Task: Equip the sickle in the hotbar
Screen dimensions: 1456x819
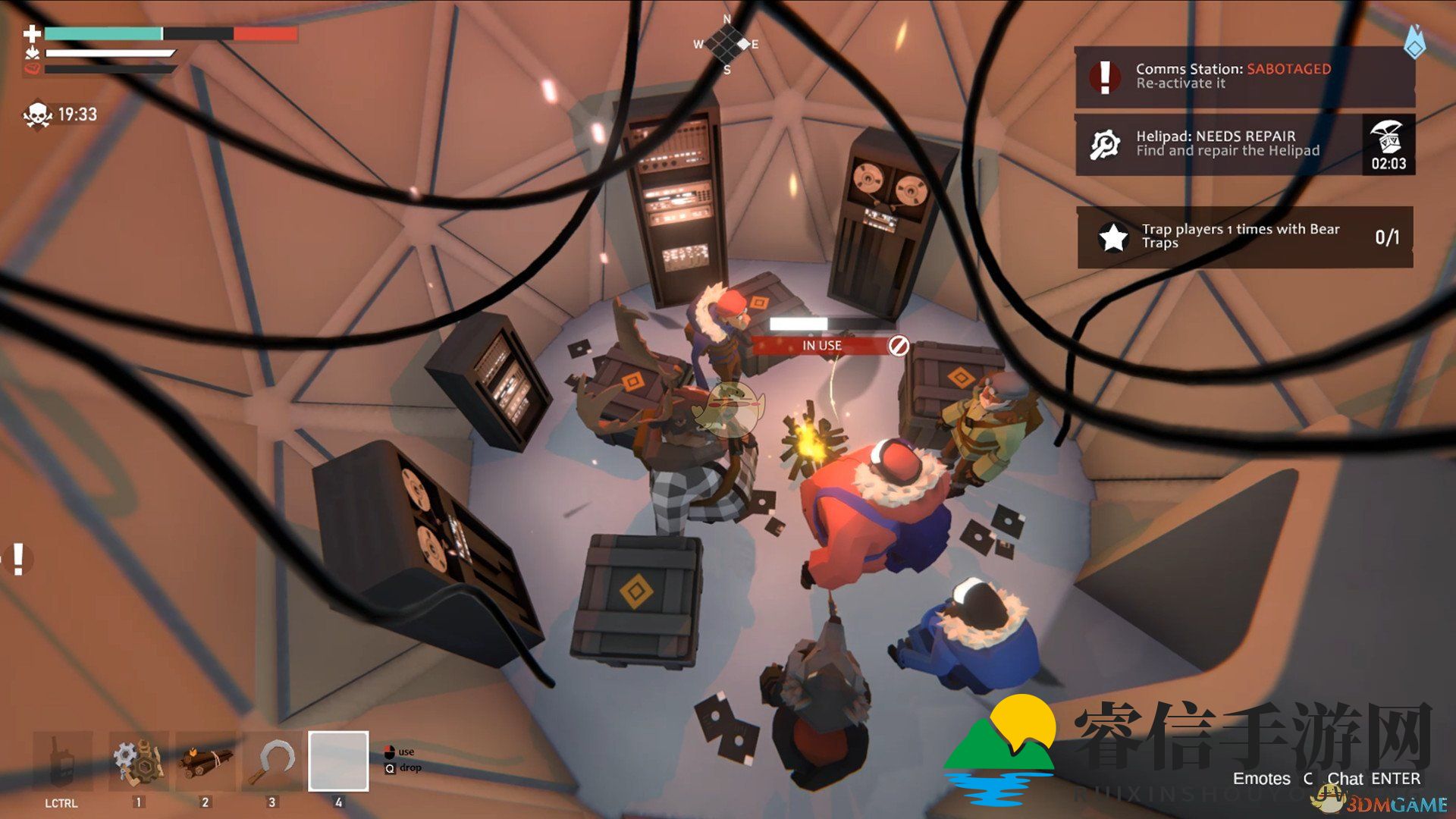Action: [x=272, y=761]
